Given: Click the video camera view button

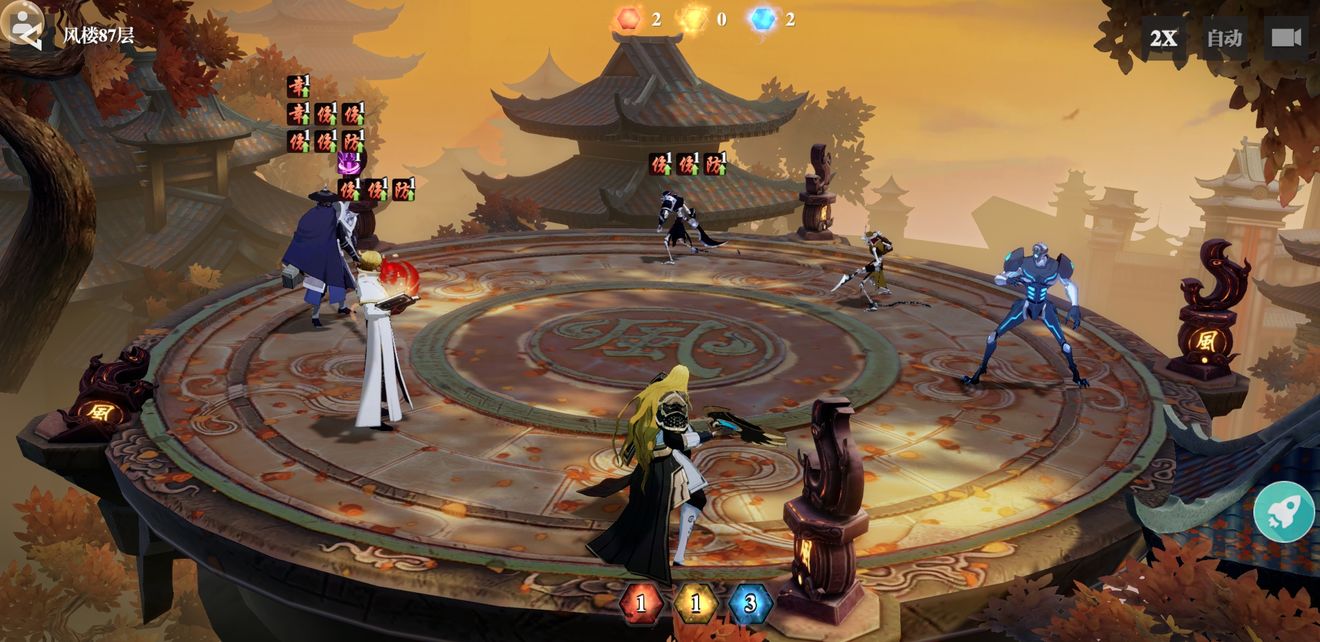Looking at the screenshot, I should [1285, 38].
